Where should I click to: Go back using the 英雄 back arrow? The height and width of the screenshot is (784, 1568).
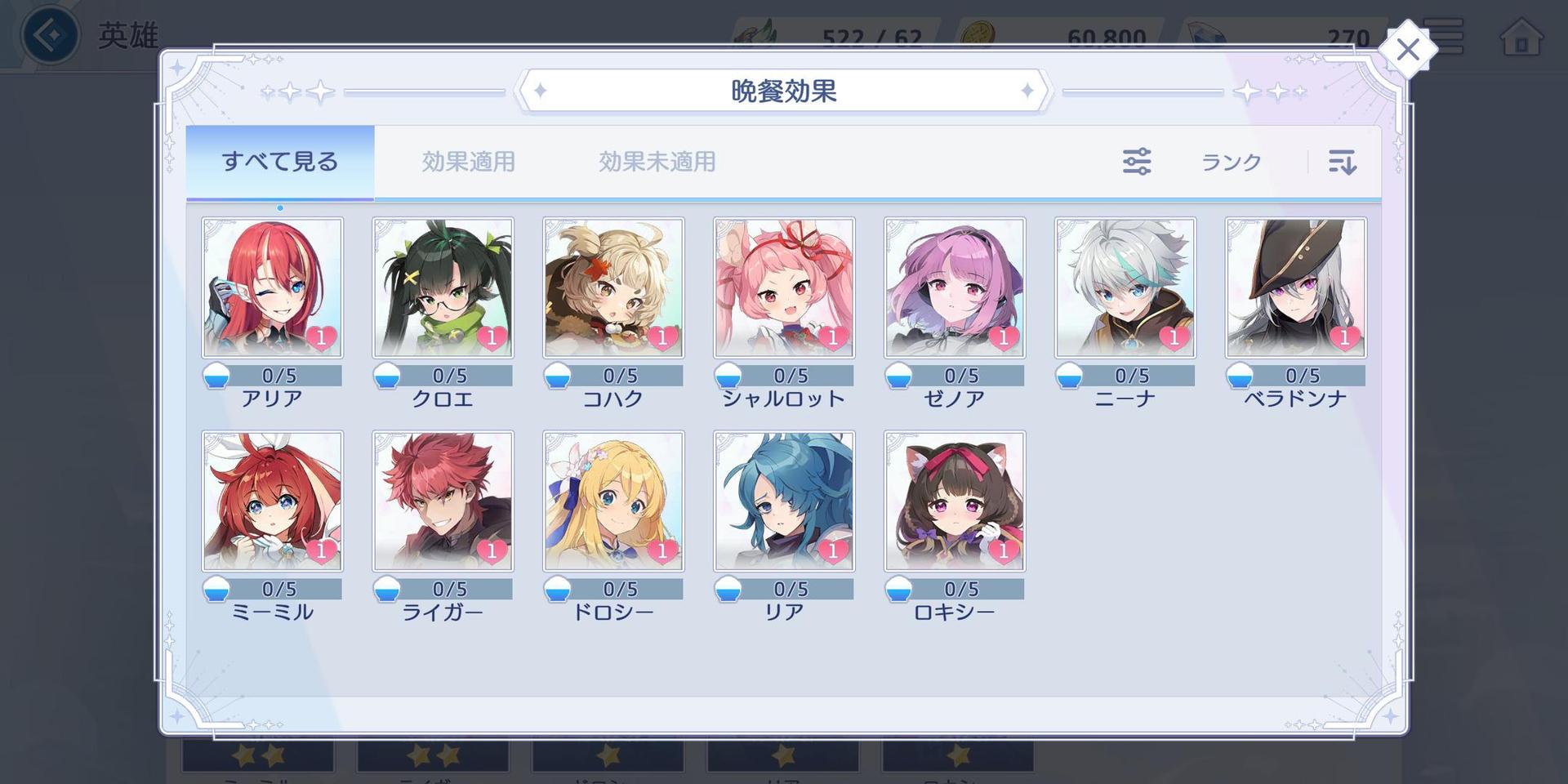(51, 35)
